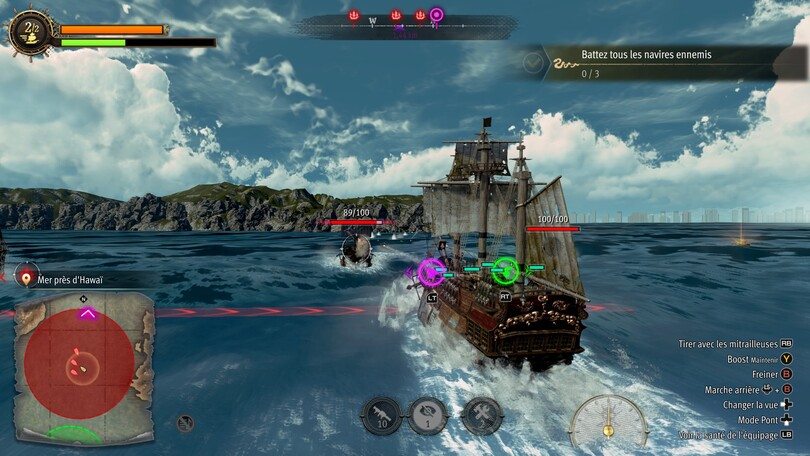Activate the crossed-out eye smoke skill

coord(426,415)
